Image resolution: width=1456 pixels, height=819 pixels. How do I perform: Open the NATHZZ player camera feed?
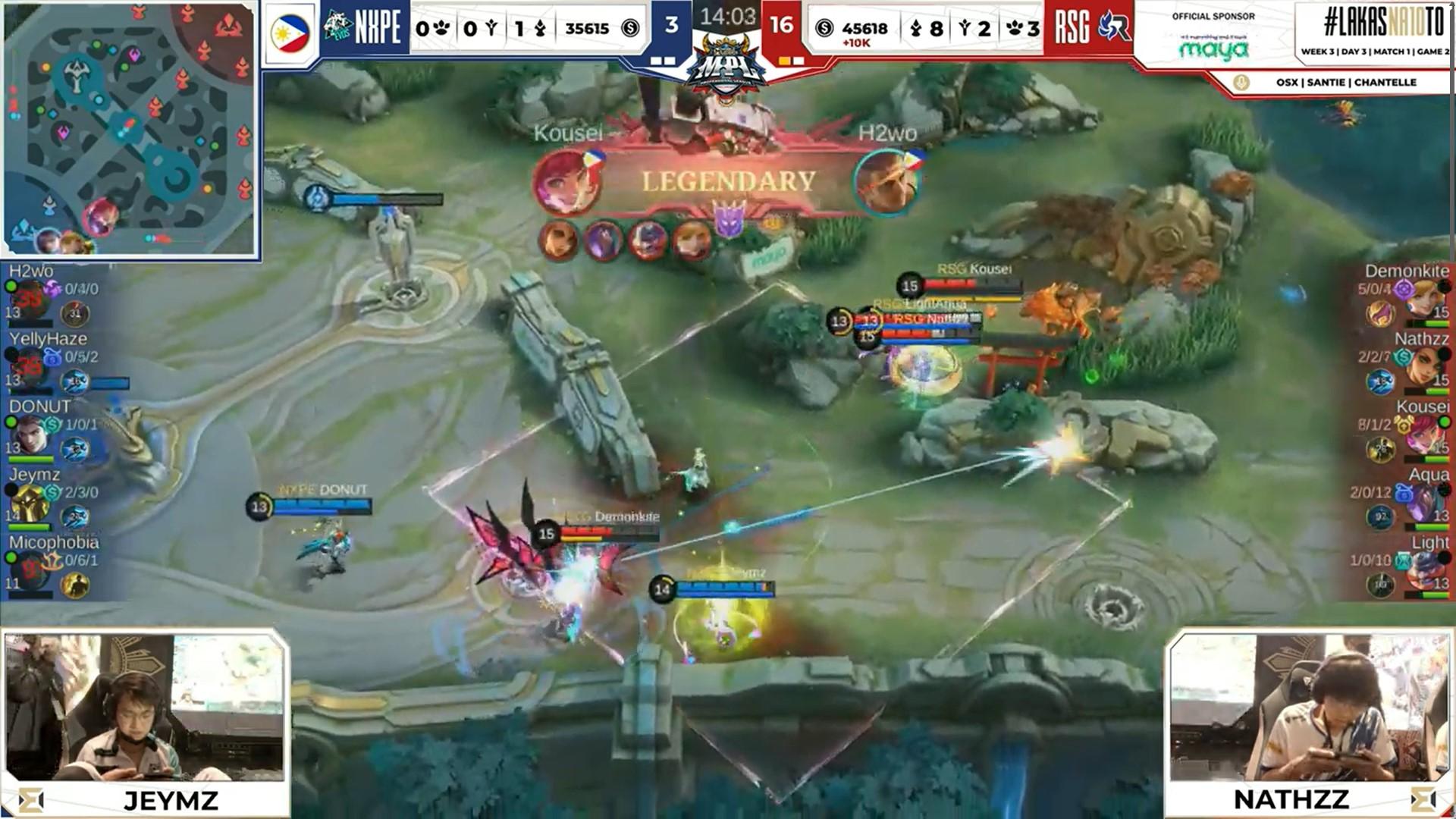click(x=1308, y=708)
